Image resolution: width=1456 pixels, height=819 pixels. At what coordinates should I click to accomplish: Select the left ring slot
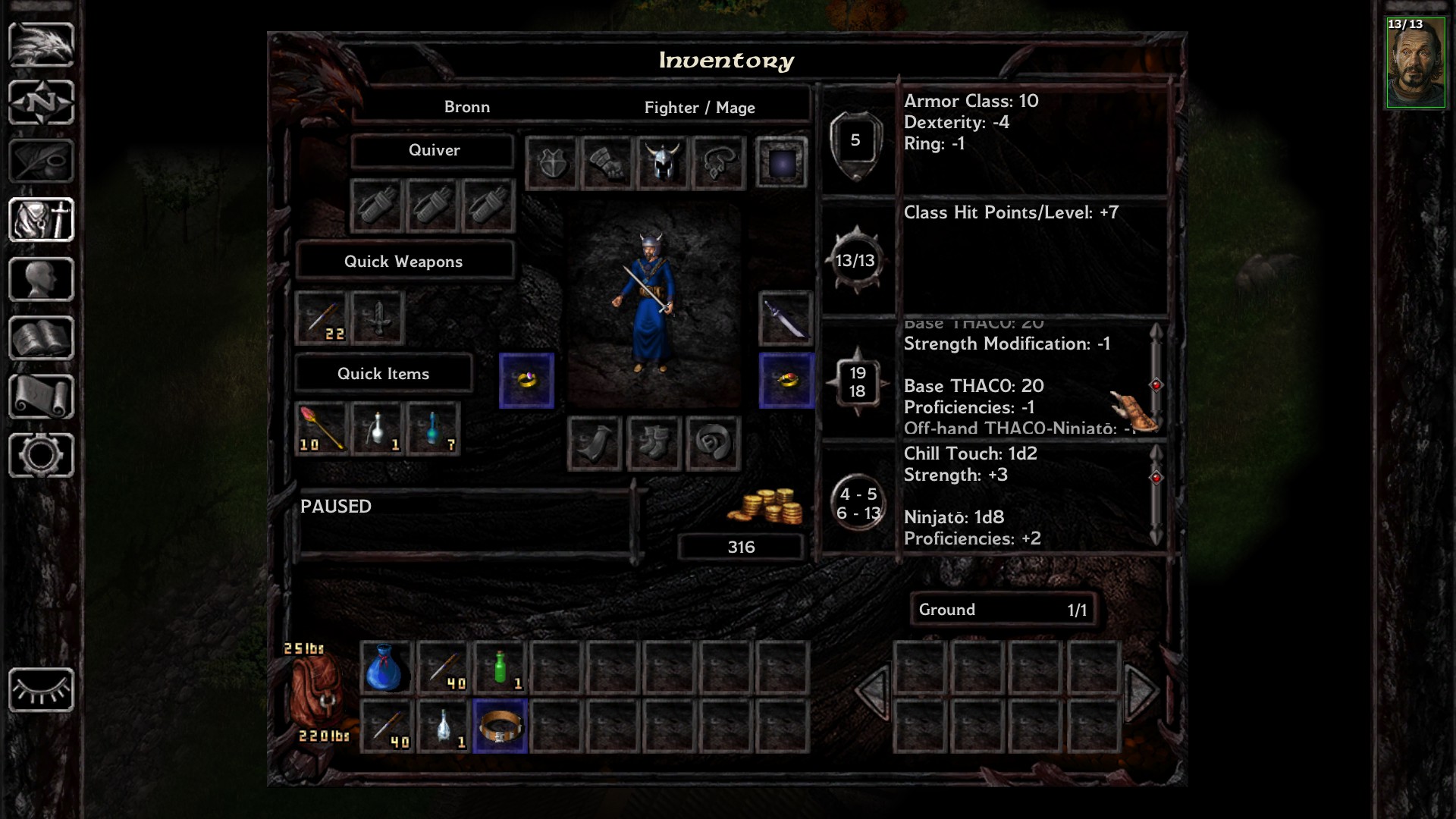click(x=526, y=380)
